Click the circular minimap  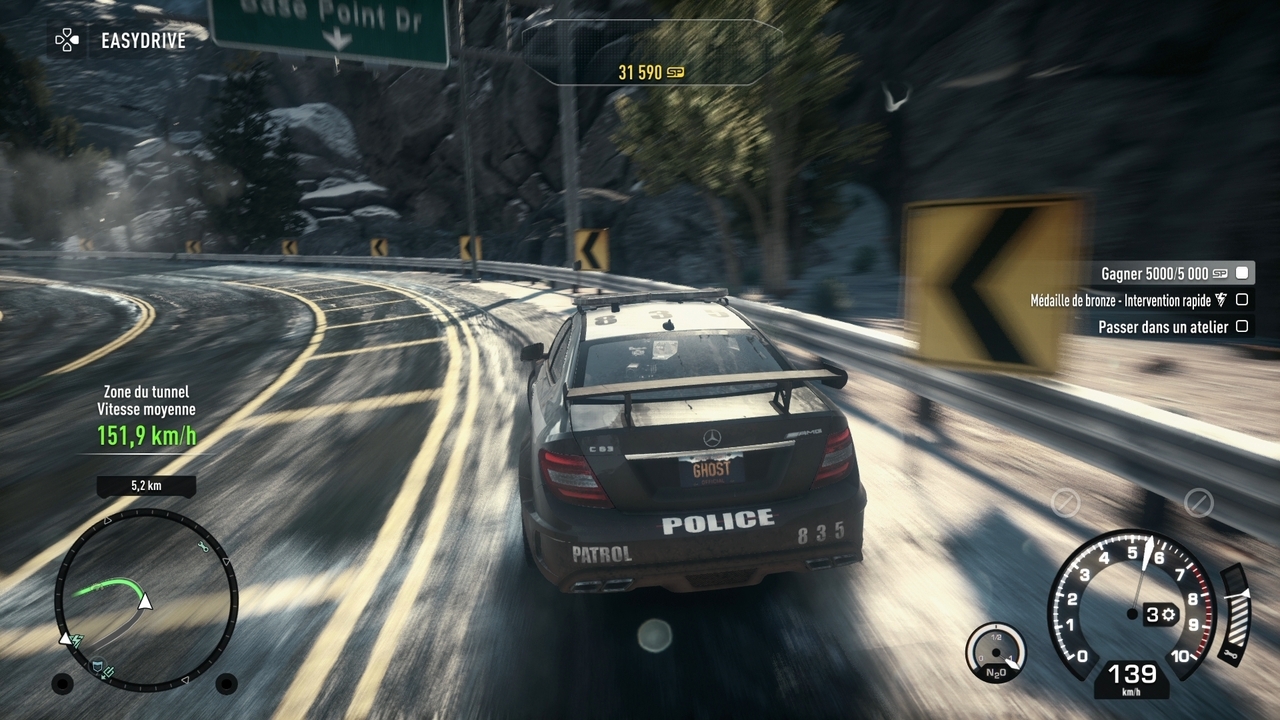[x=146, y=599]
